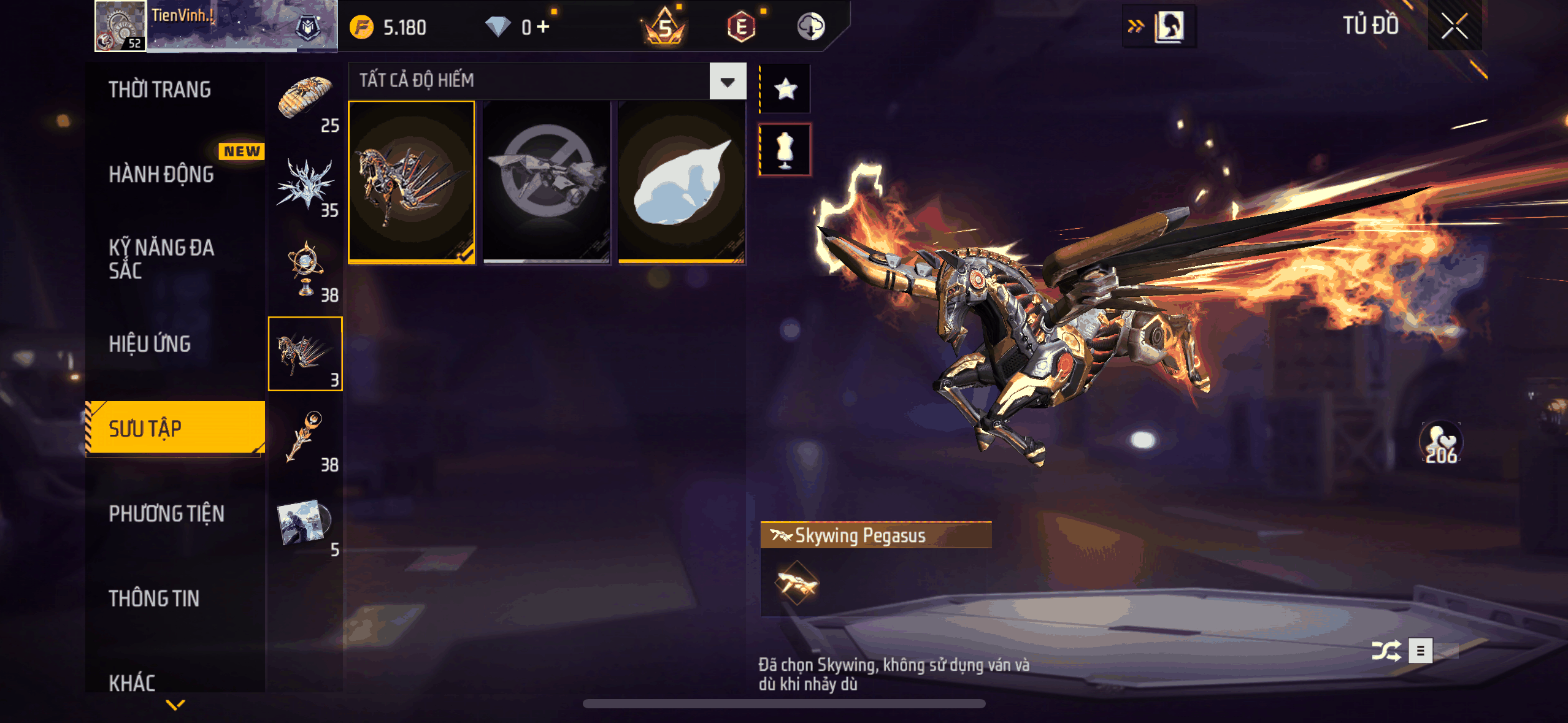This screenshot has height=723, width=1568.
Task: Close the Tủ Đồ wardrobe screen
Action: tap(1454, 26)
